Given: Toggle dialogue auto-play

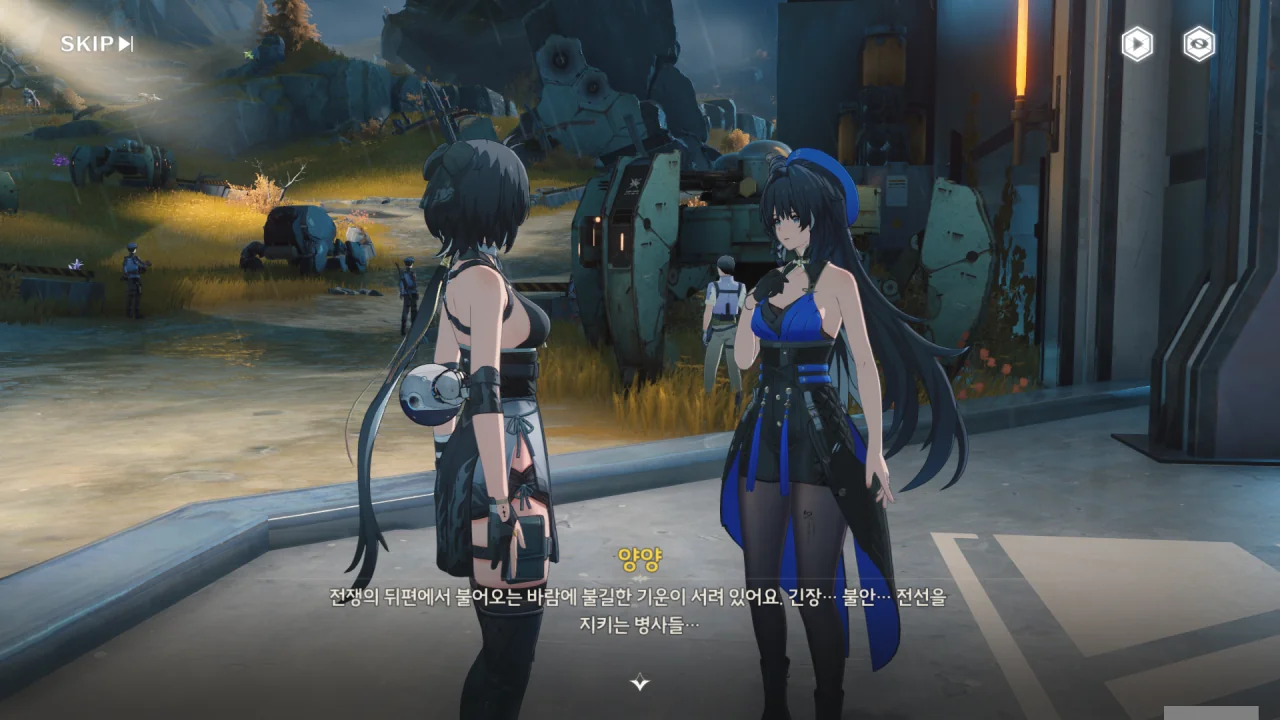Looking at the screenshot, I should (1137, 44).
